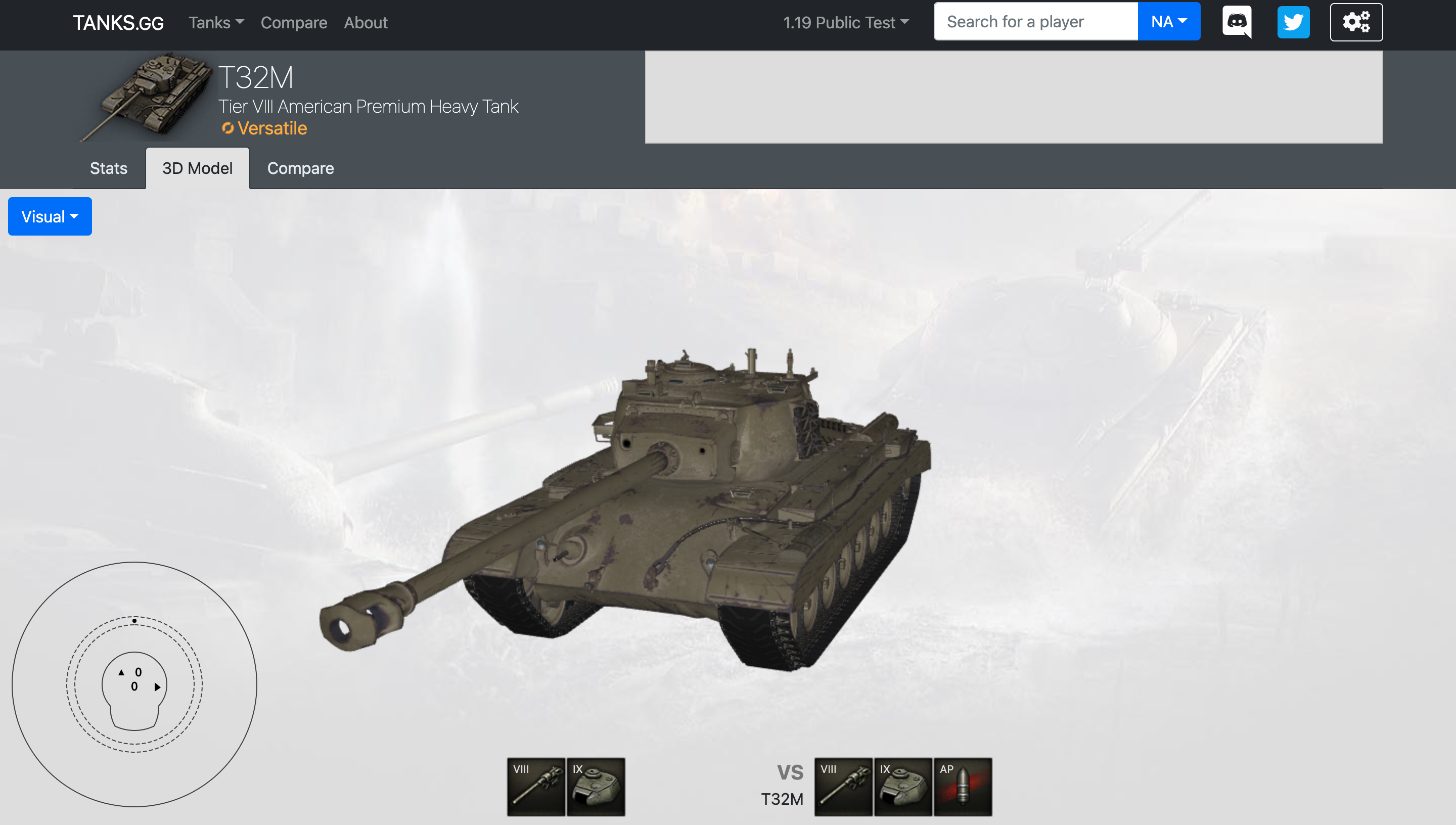The height and width of the screenshot is (825, 1456).
Task: Open the Visual dropdown
Action: tap(49, 216)
